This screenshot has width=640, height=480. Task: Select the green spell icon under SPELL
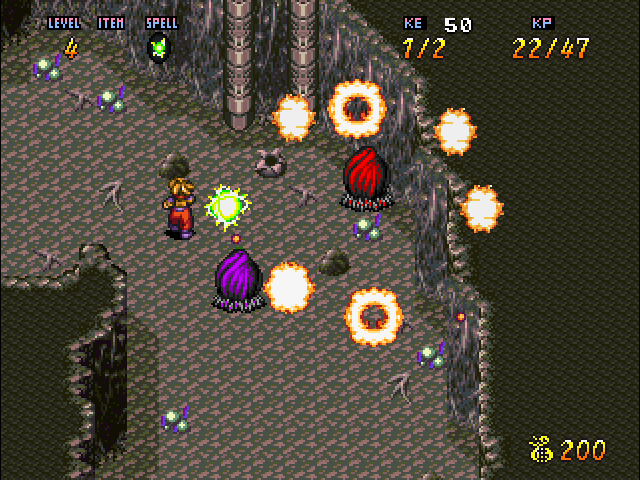[x=158, y=46]
